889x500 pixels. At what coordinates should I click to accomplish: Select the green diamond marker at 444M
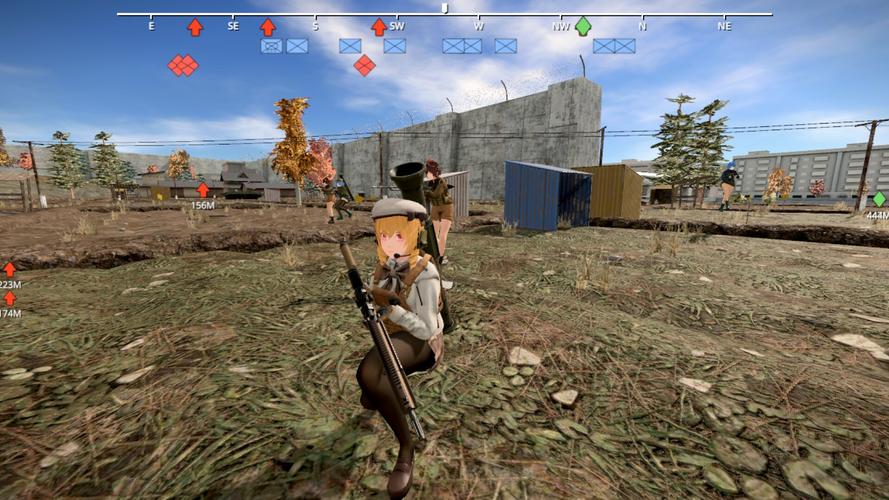[879, 199]
